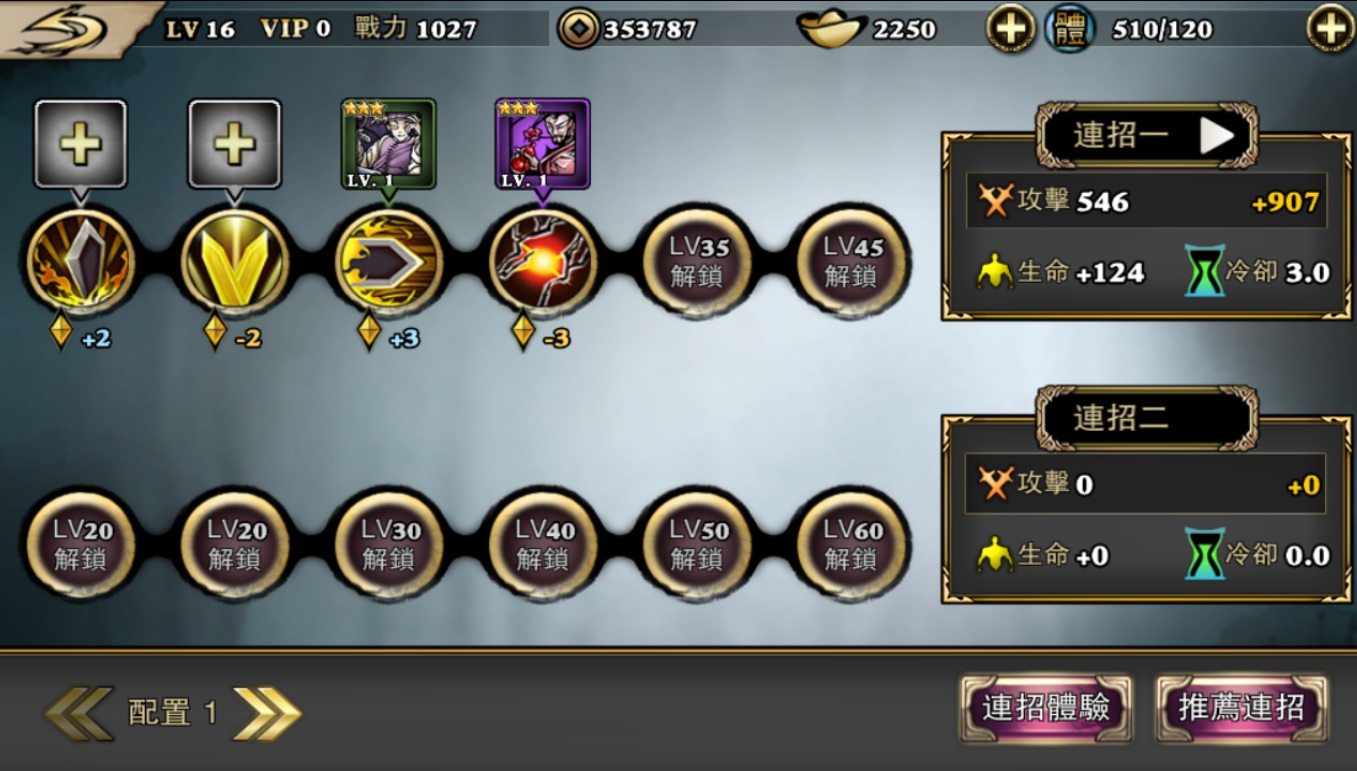The image size is (1357, 771).
Task: Add gold ingots with the plus button
Action: 1010,29
